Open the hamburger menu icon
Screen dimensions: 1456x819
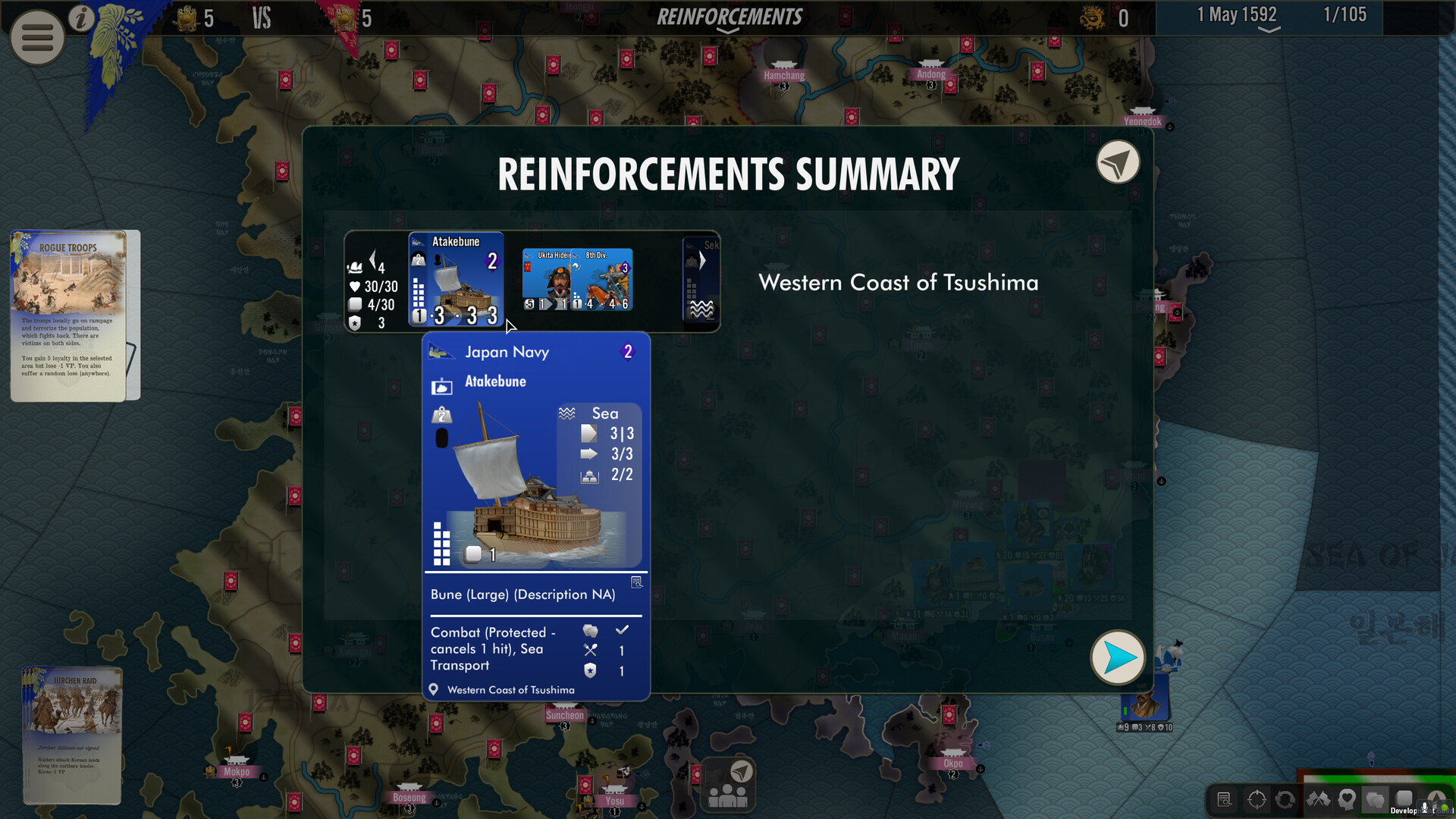(36, 37)
